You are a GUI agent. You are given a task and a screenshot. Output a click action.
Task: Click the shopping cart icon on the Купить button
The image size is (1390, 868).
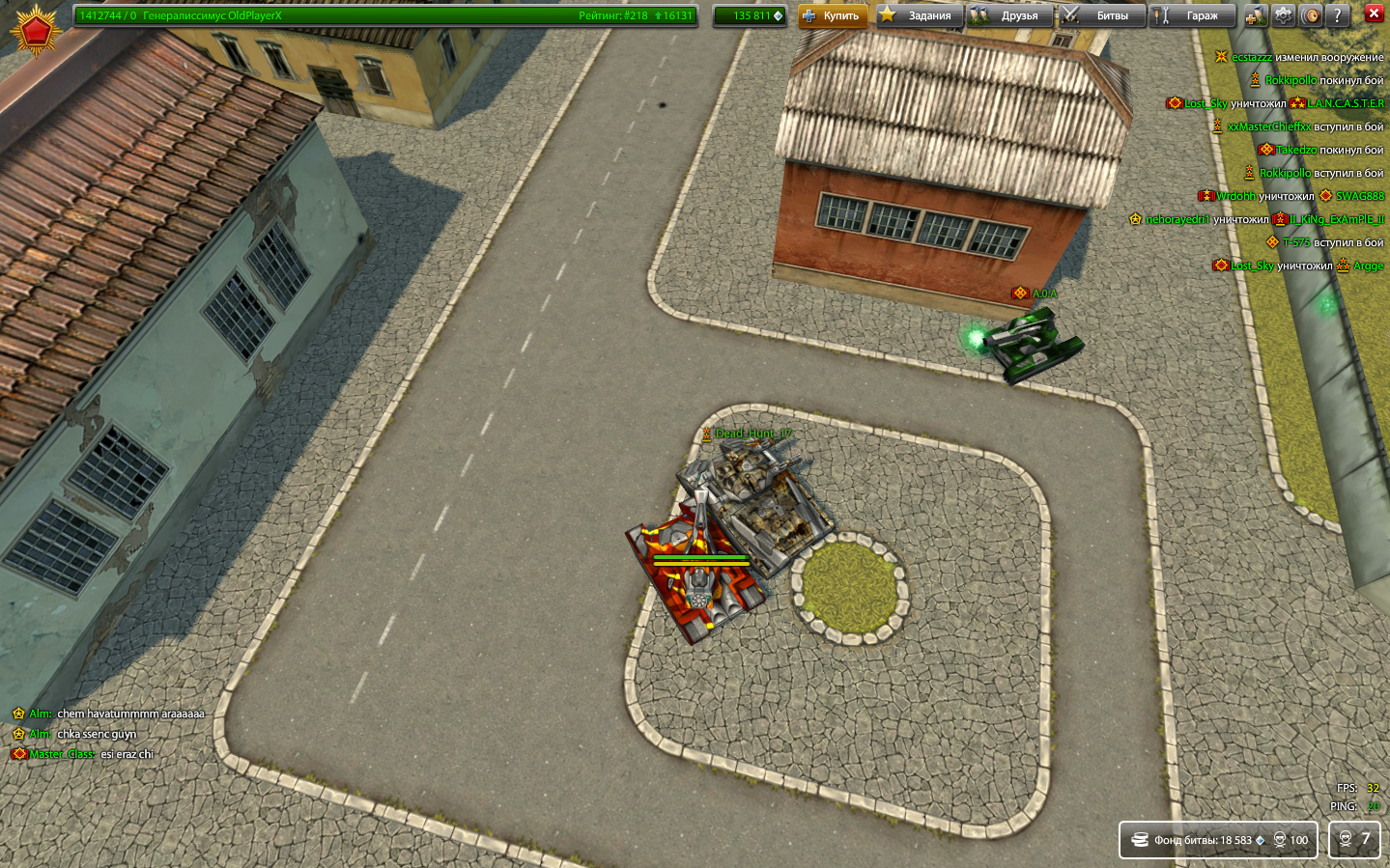click(x=811, y=16)
